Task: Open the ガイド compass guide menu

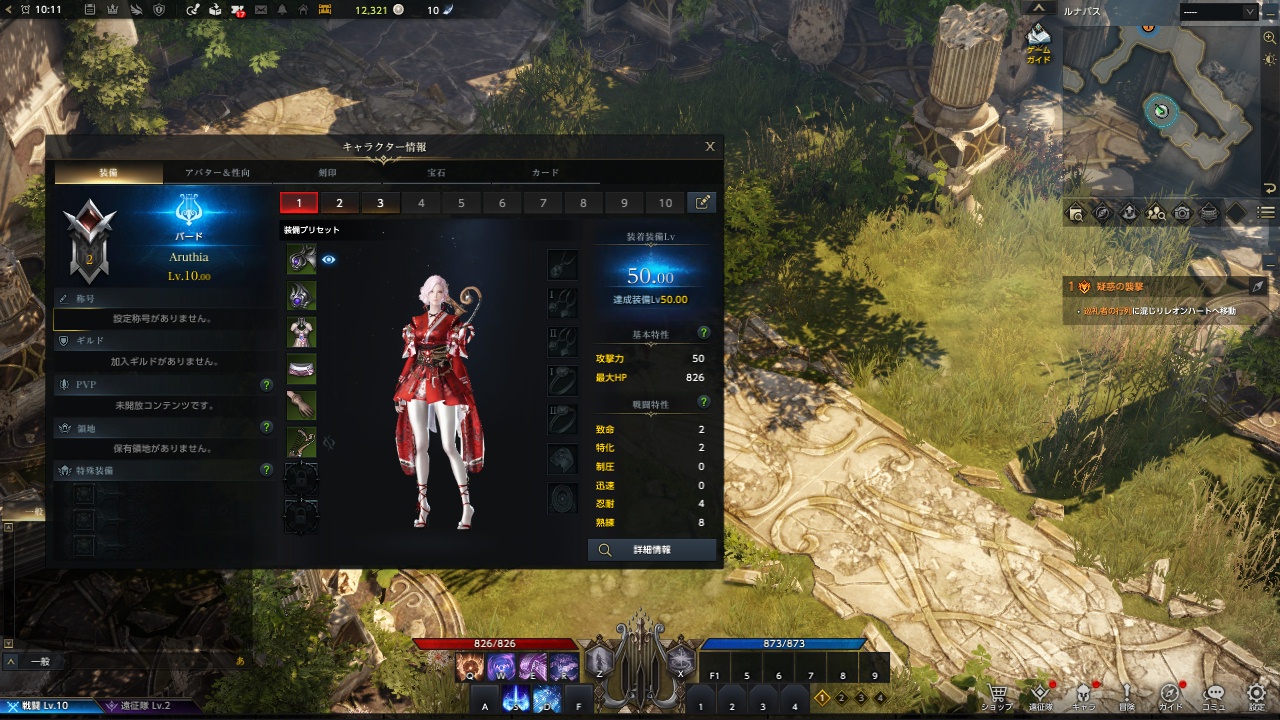Action: pos(1171,692)
